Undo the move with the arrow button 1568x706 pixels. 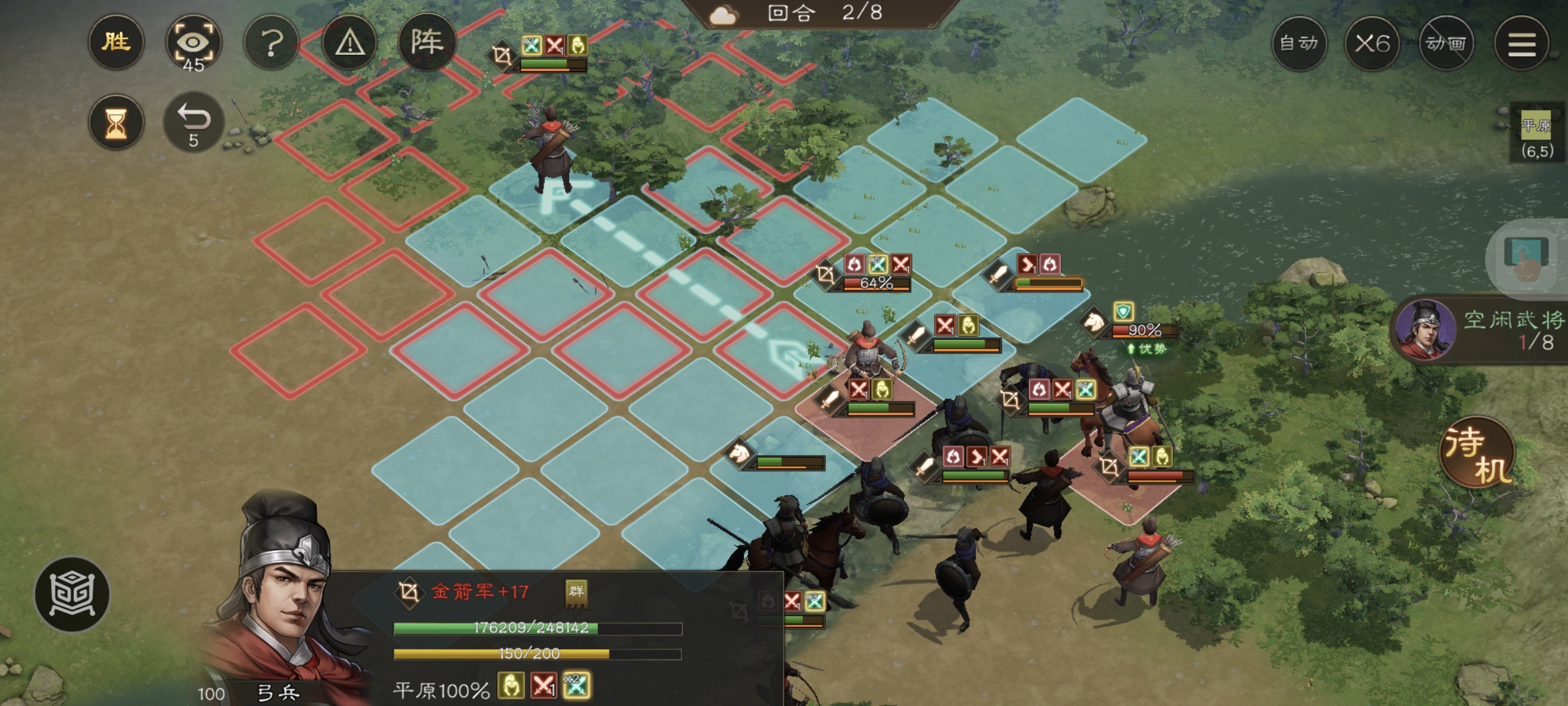pyautogui.click(x=193, y=122)
